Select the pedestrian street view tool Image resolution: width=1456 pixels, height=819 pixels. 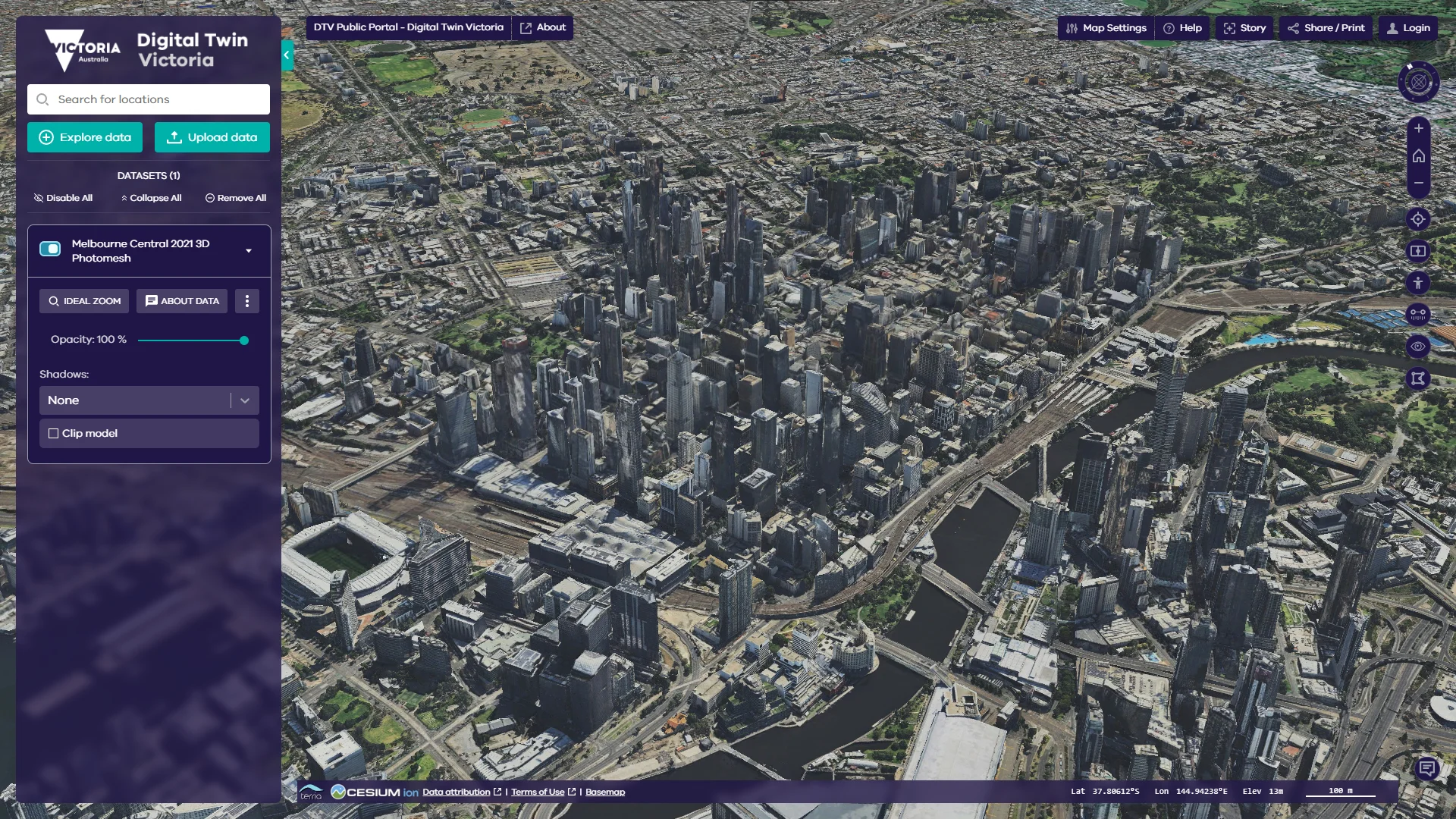[1418, 283]
